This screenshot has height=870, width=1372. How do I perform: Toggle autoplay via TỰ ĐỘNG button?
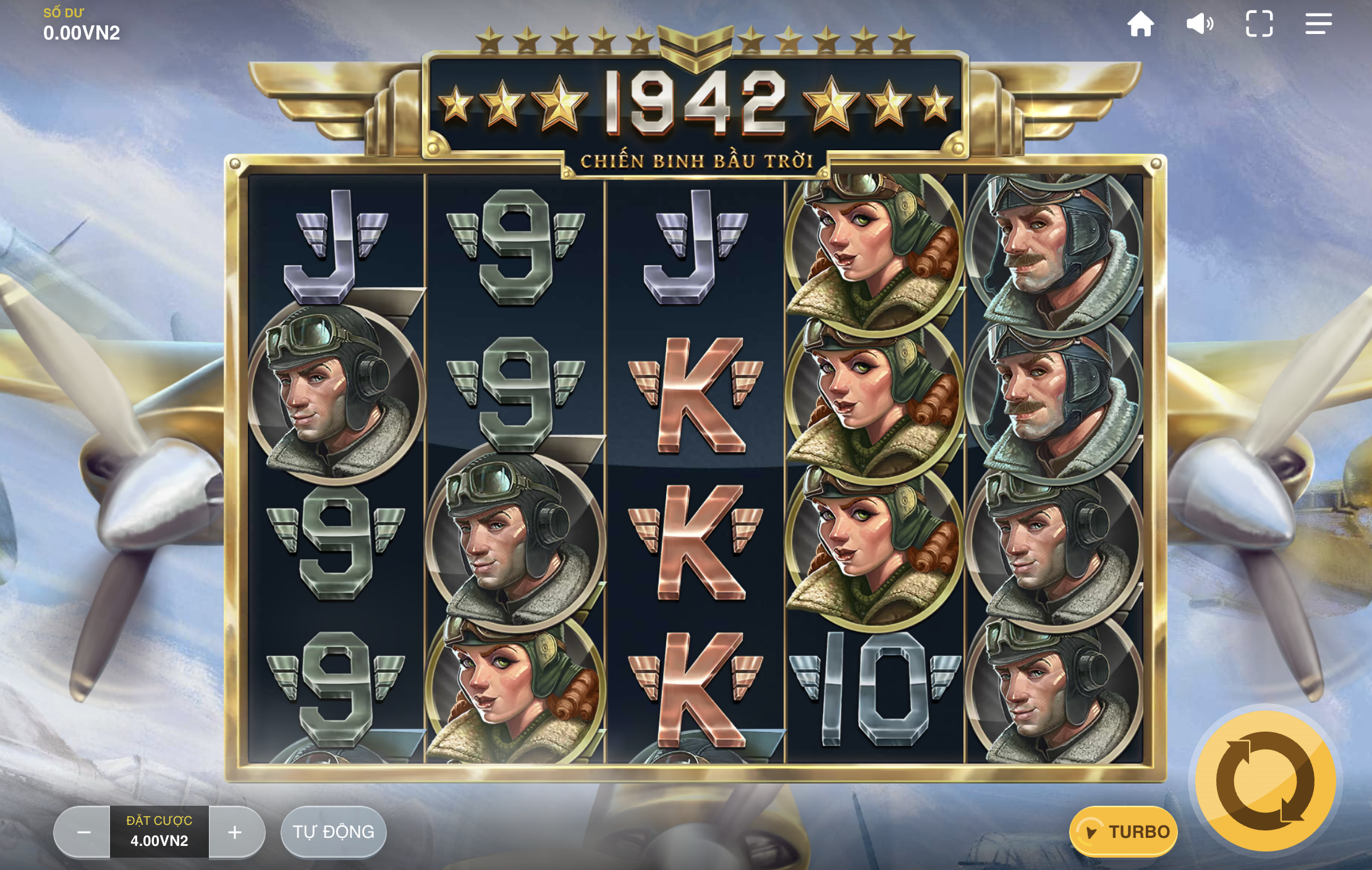[x=333, y=832]
